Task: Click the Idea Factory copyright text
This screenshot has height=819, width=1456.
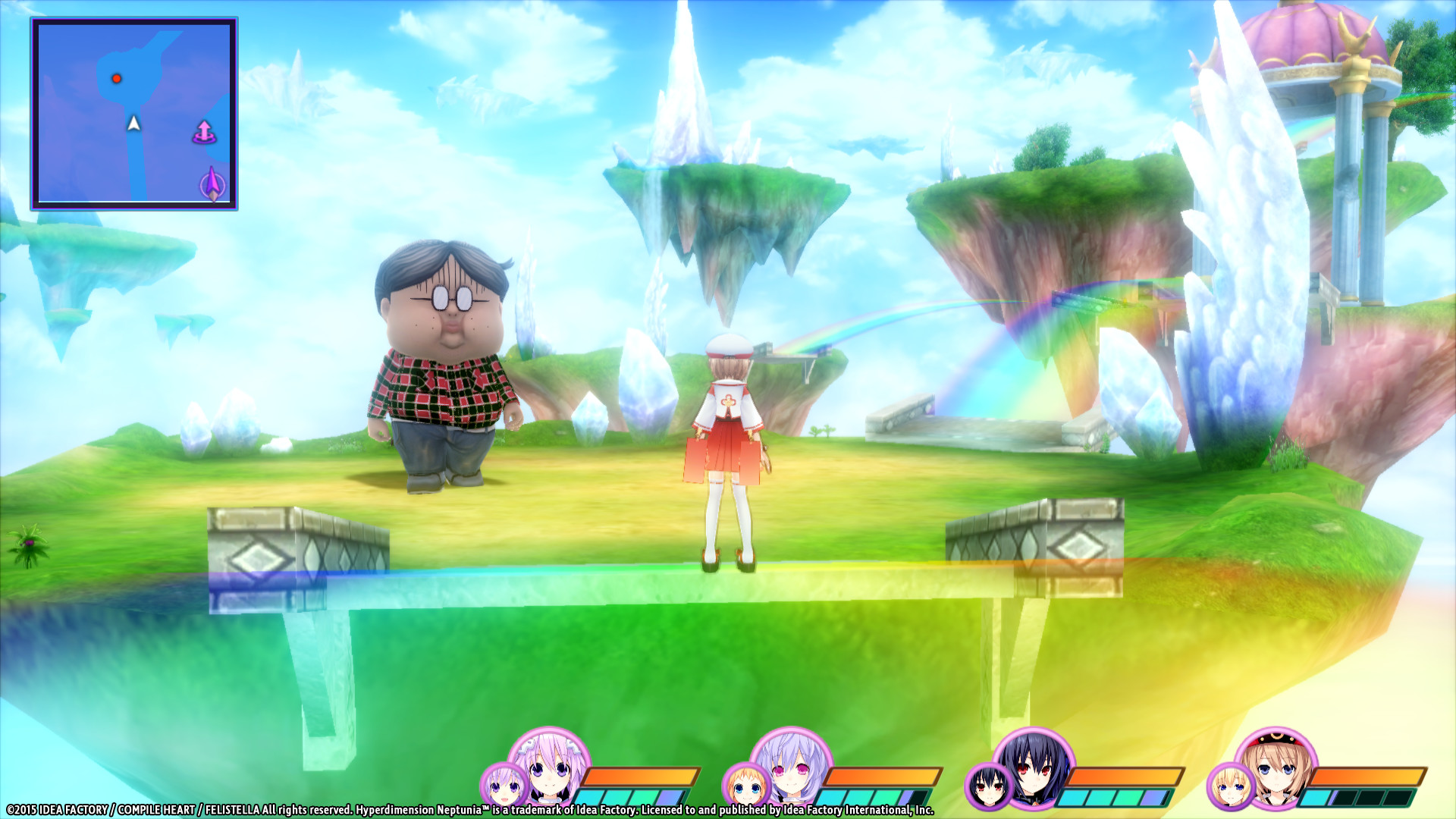Action: pyautogui.click(x=227, y=809)
